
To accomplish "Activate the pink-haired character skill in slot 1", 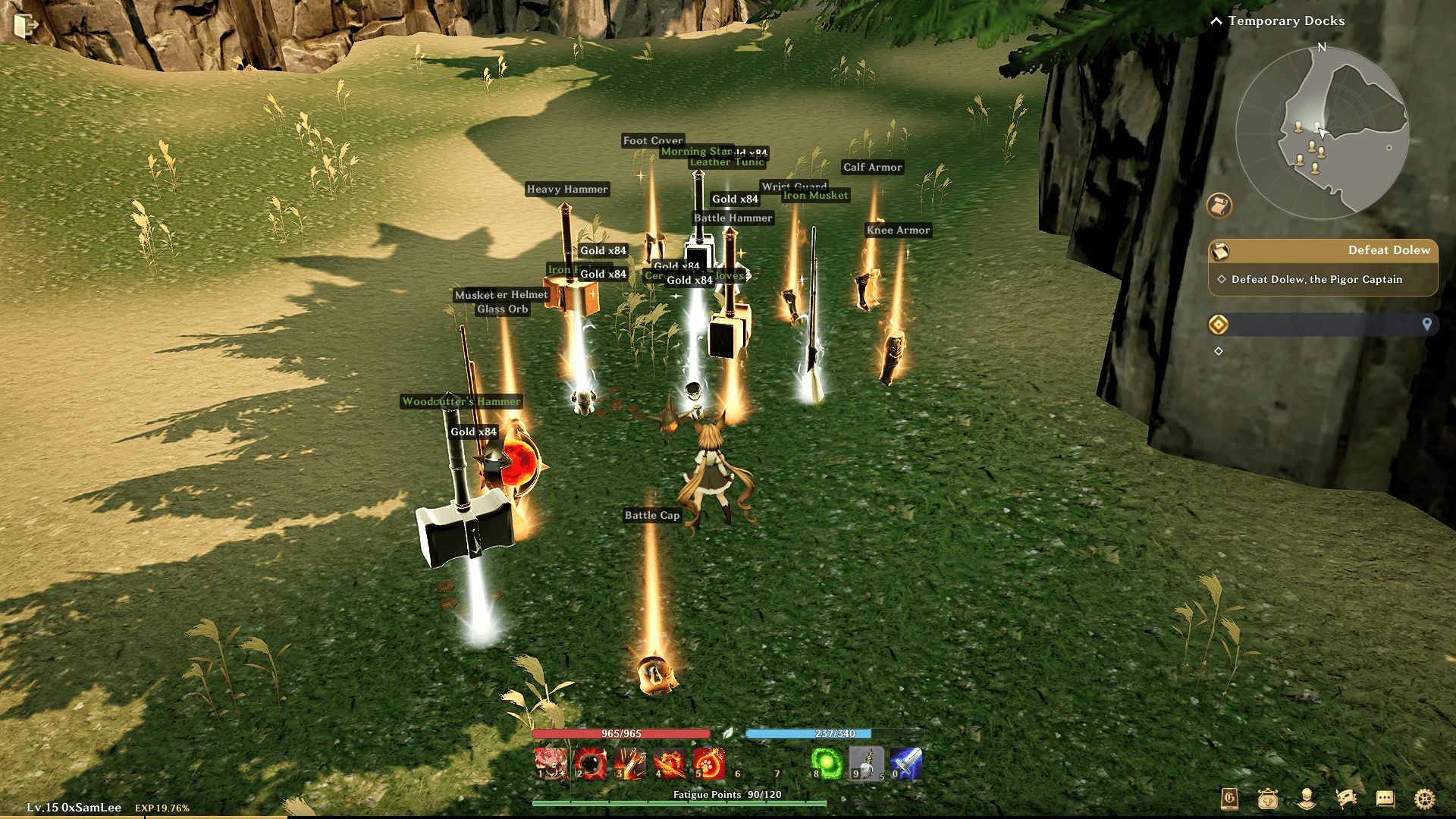I will point(551,764).
